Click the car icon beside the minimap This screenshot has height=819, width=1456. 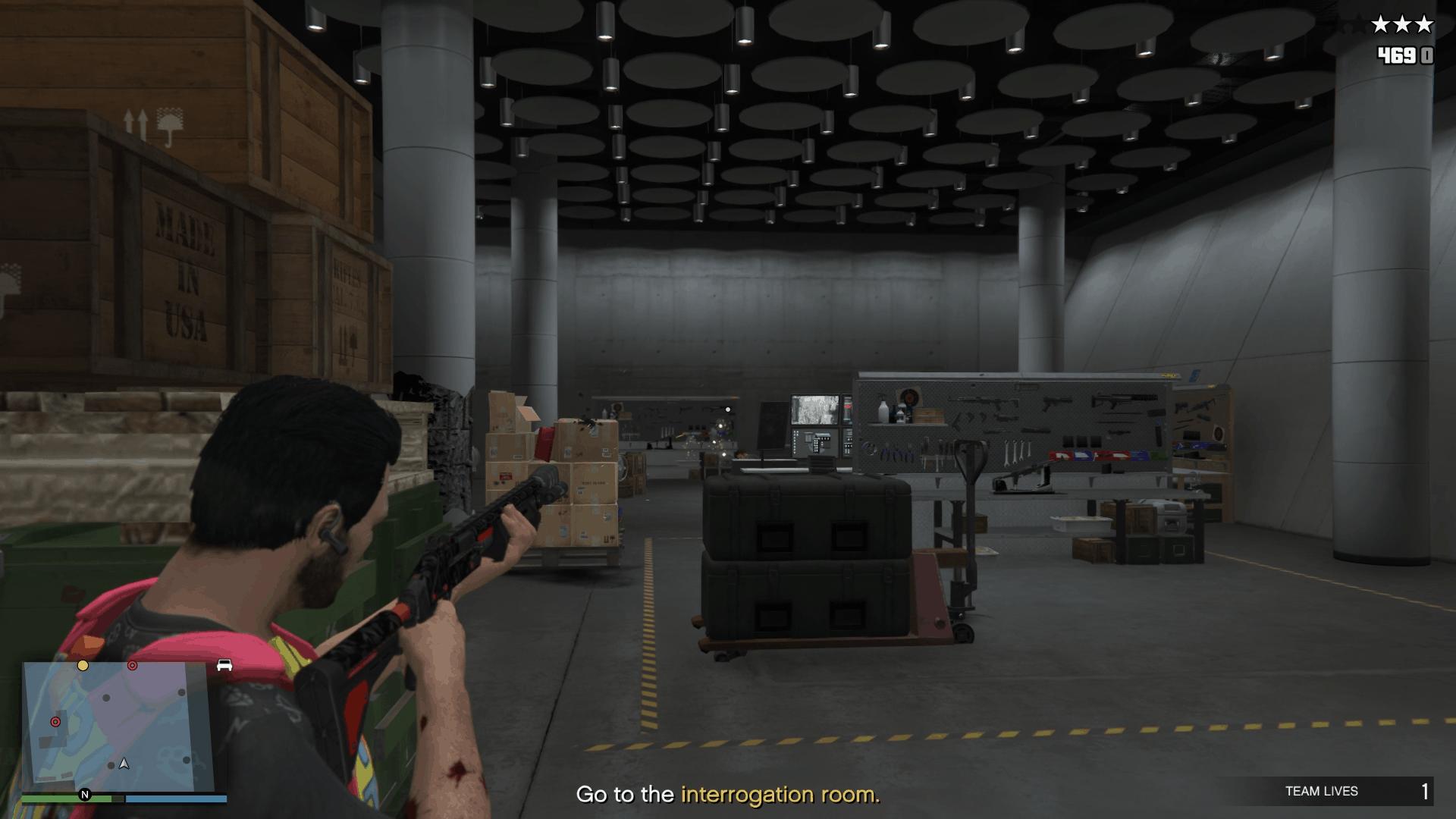click(224, 664)
